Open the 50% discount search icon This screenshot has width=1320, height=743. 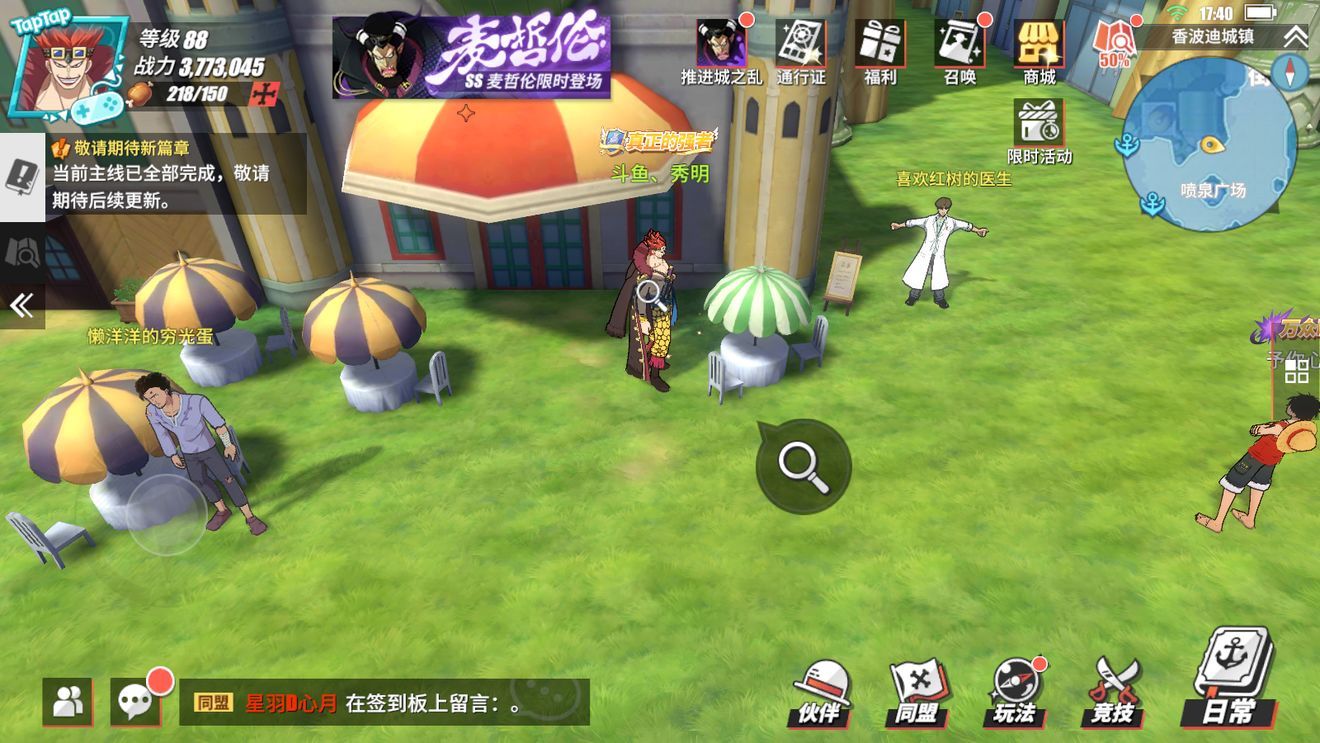point(1114,44)
